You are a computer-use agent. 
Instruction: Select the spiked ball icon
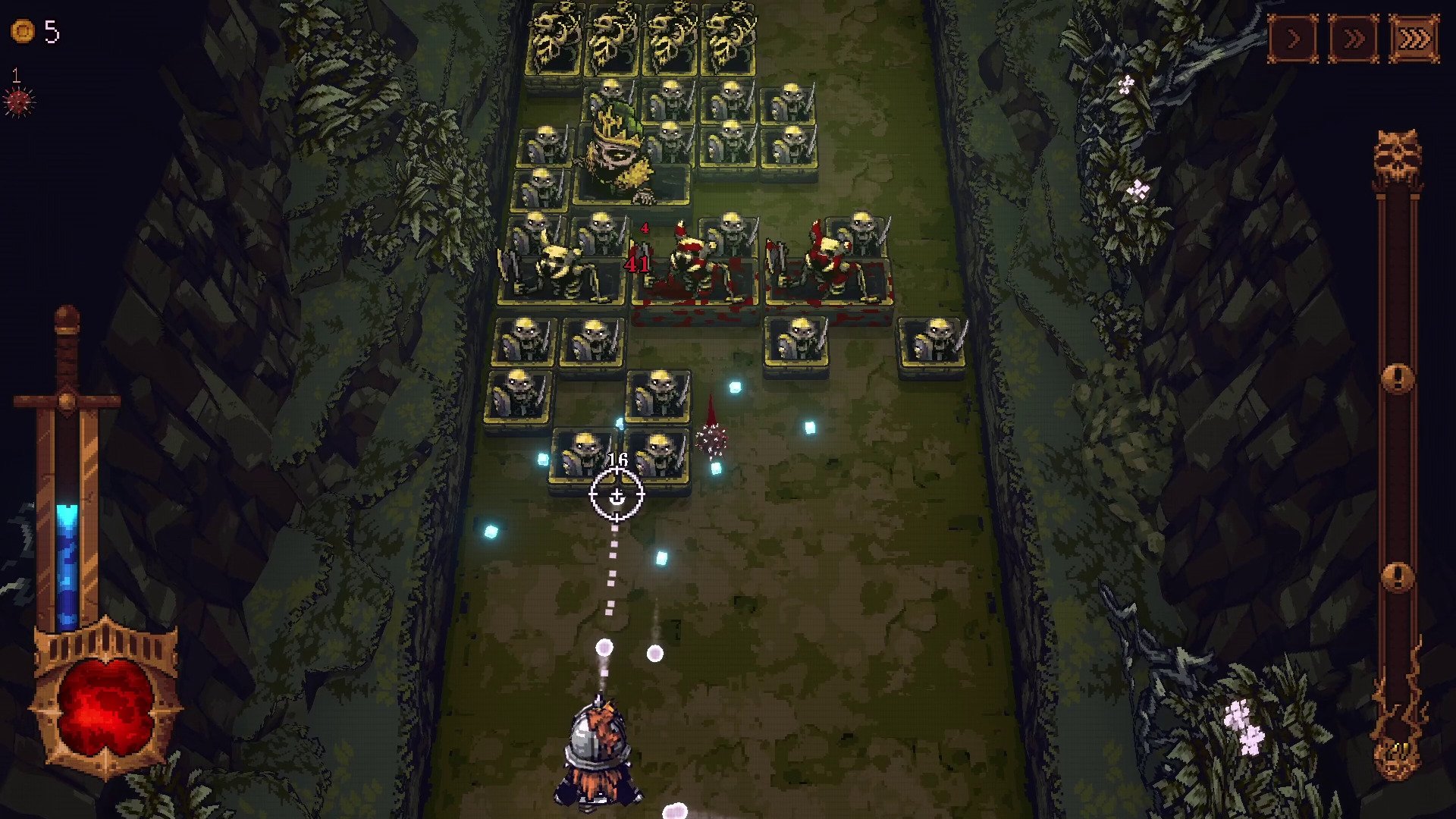click(19, 101)
